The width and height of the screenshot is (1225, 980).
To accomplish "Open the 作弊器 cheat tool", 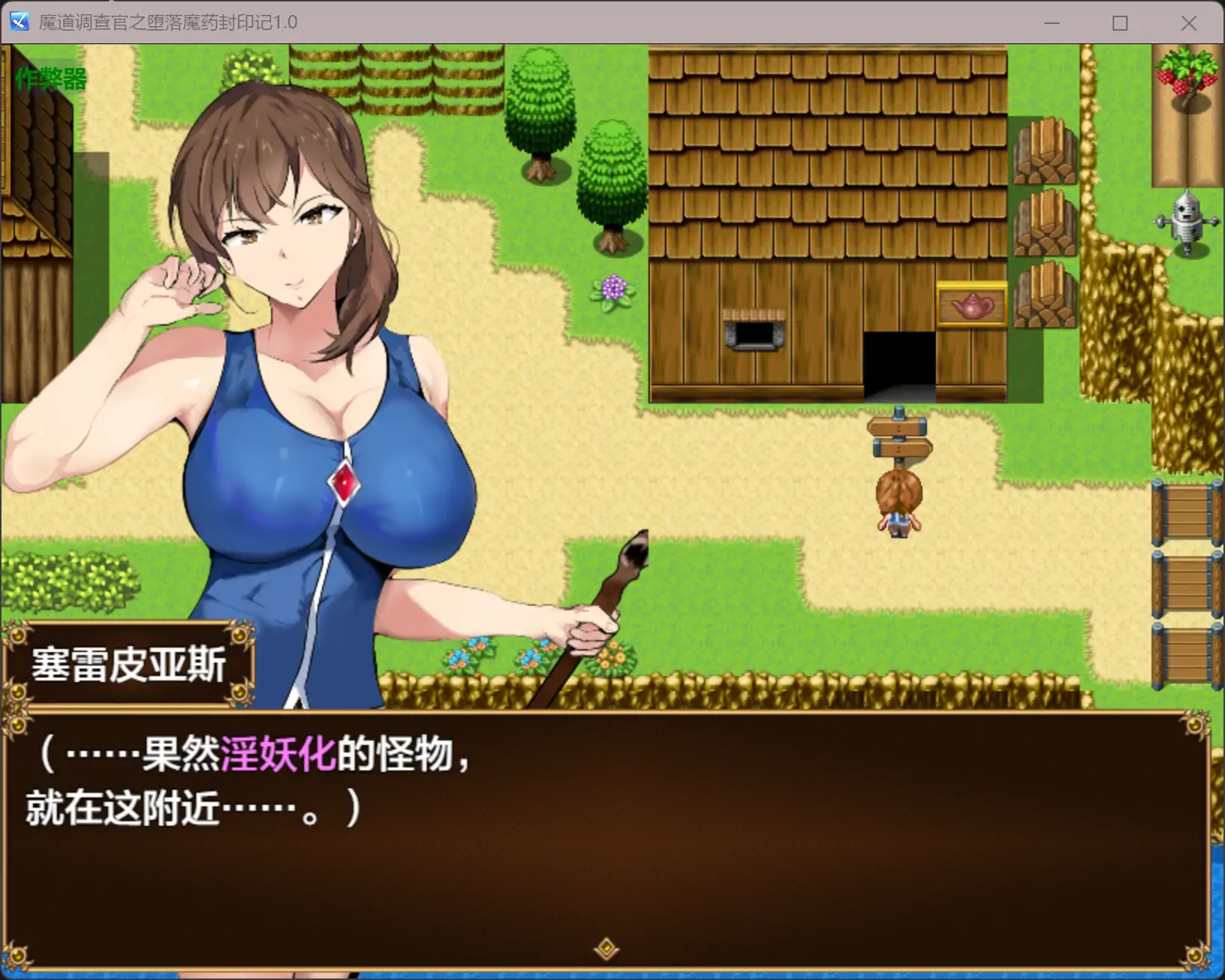I will [49, 77].
